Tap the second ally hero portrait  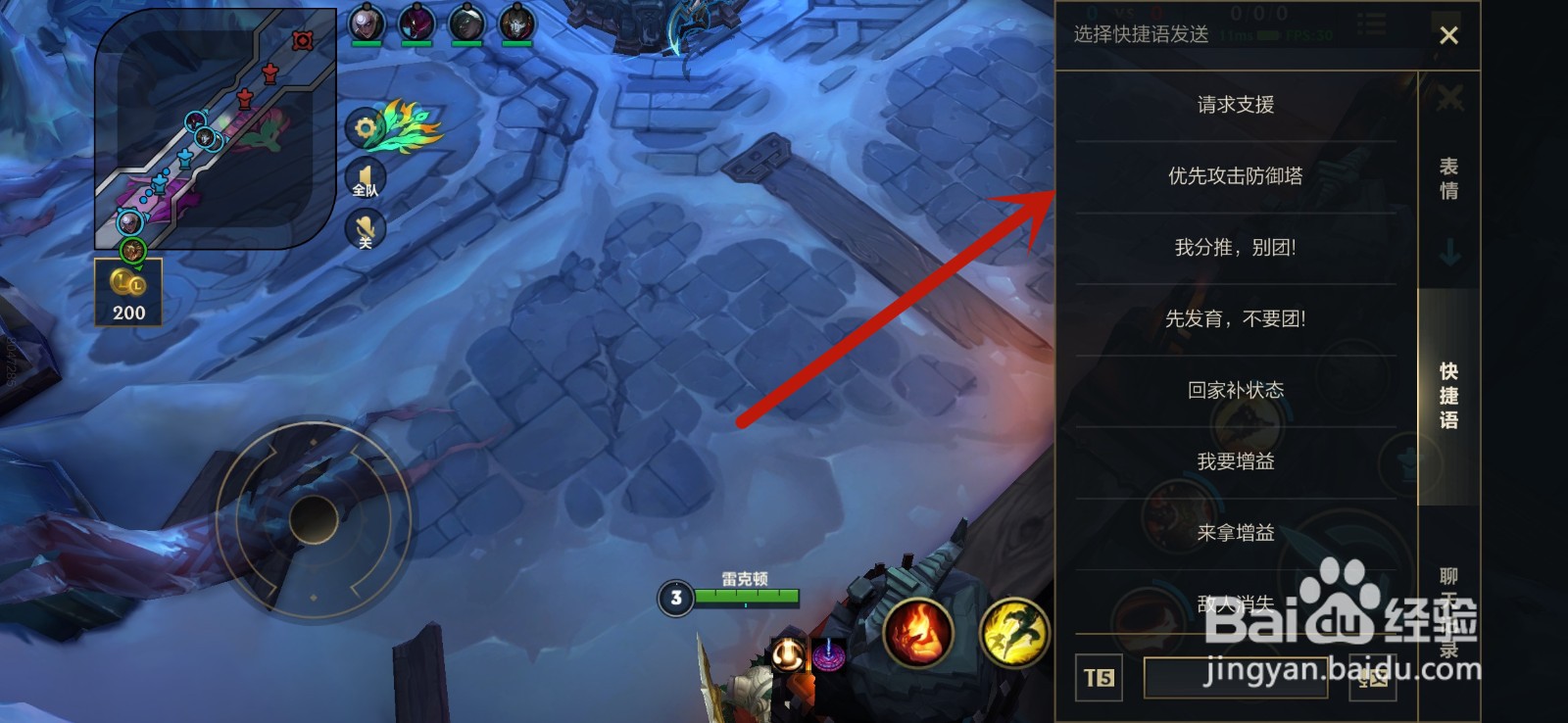416,24
